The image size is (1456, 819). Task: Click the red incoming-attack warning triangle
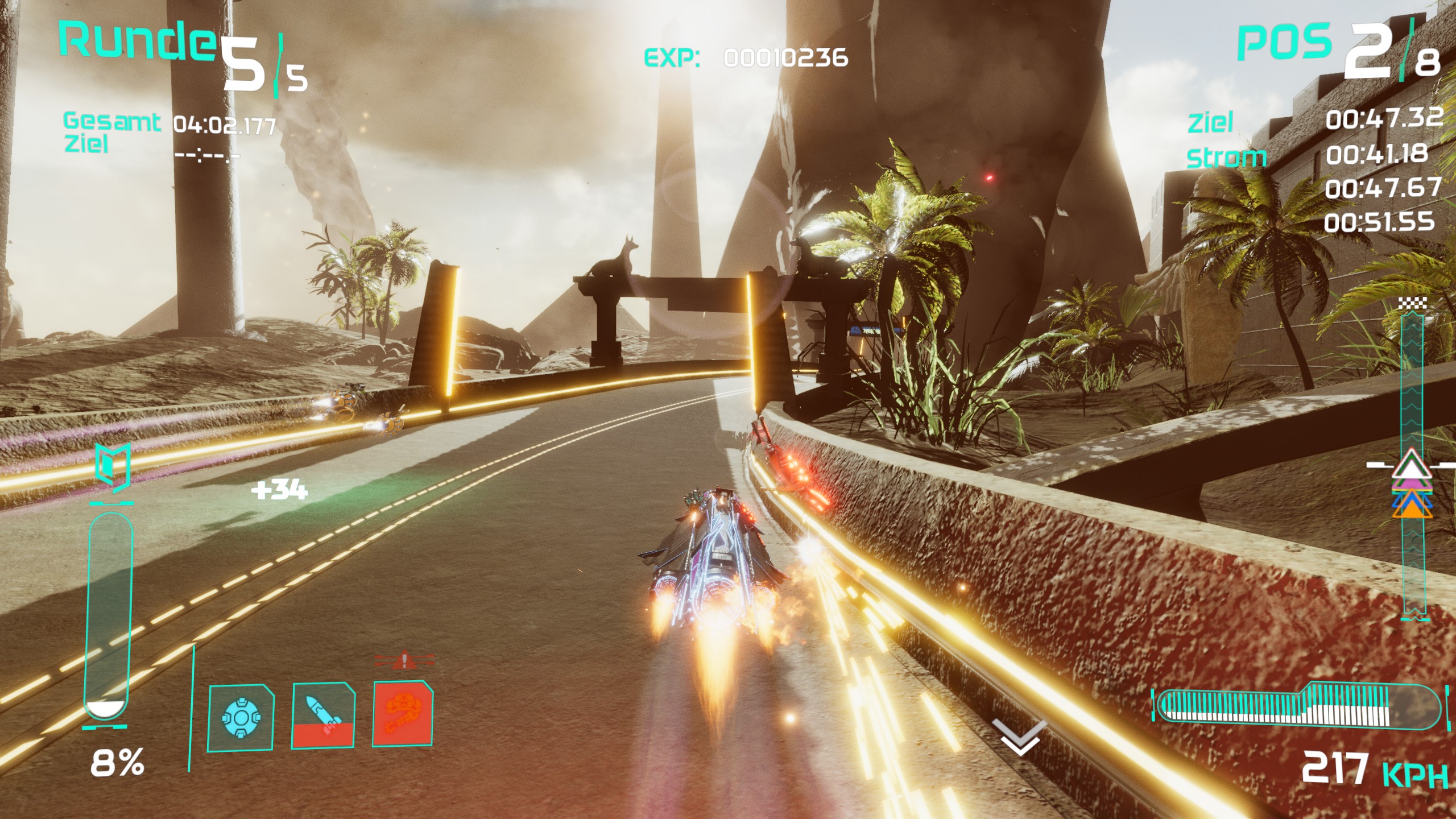click(x=404, y=660)
